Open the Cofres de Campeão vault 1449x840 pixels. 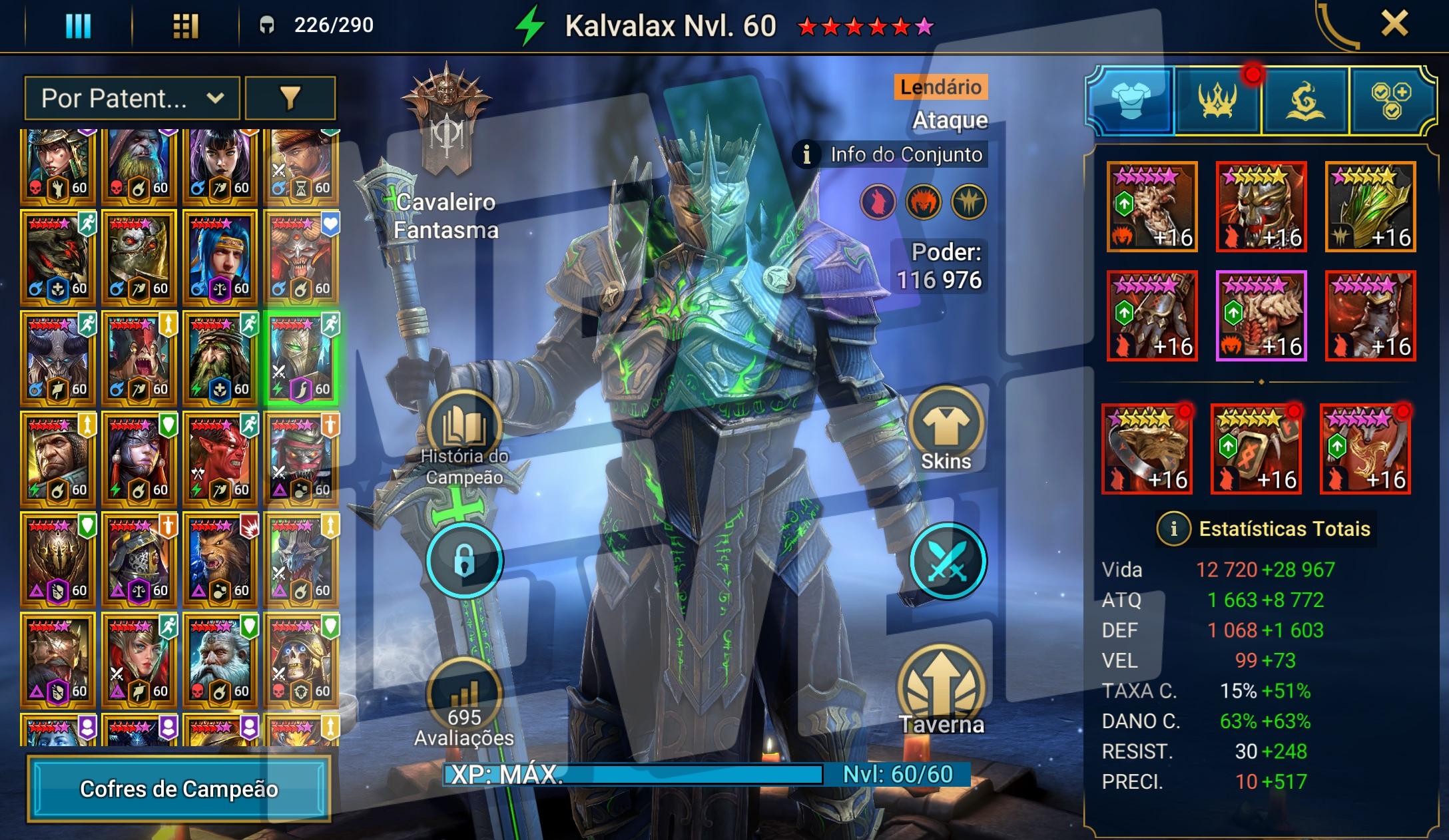point(178,789)
